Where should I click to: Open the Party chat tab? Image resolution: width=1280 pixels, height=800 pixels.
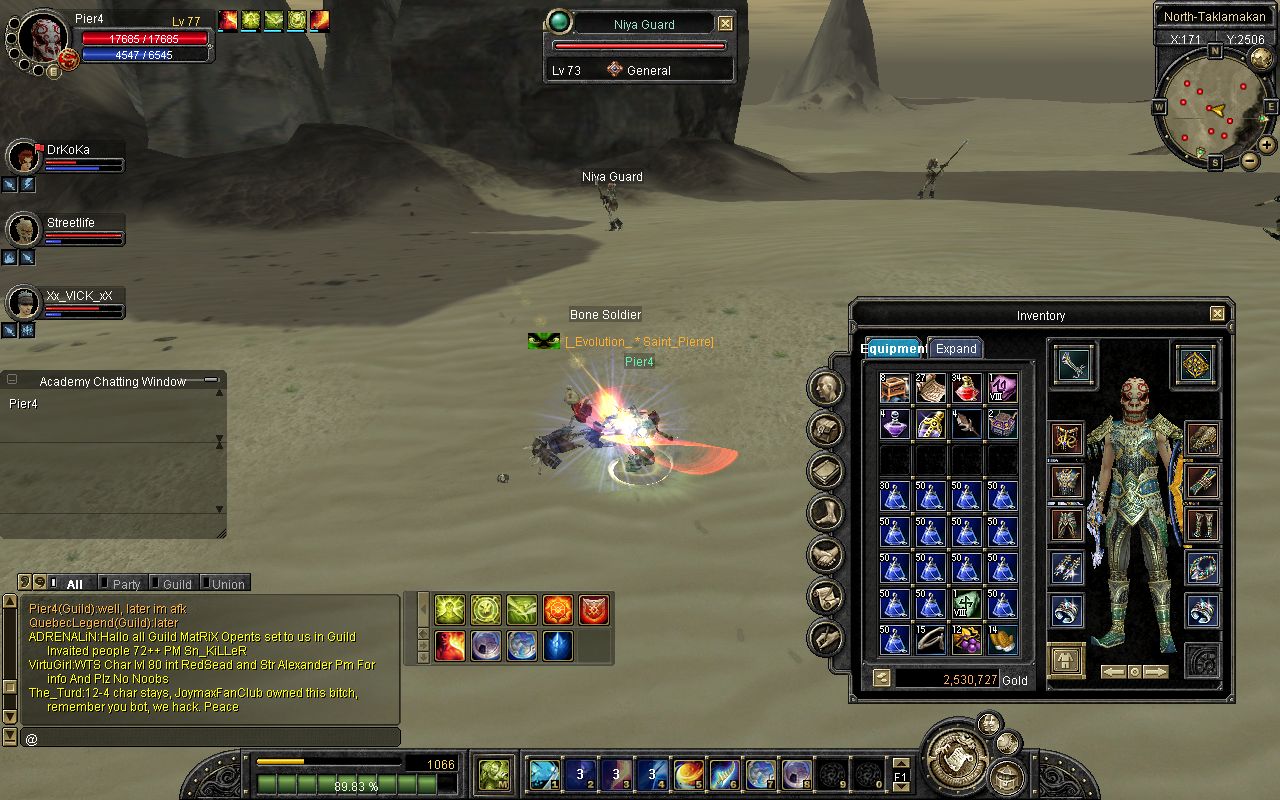click(x=126, y=584)
